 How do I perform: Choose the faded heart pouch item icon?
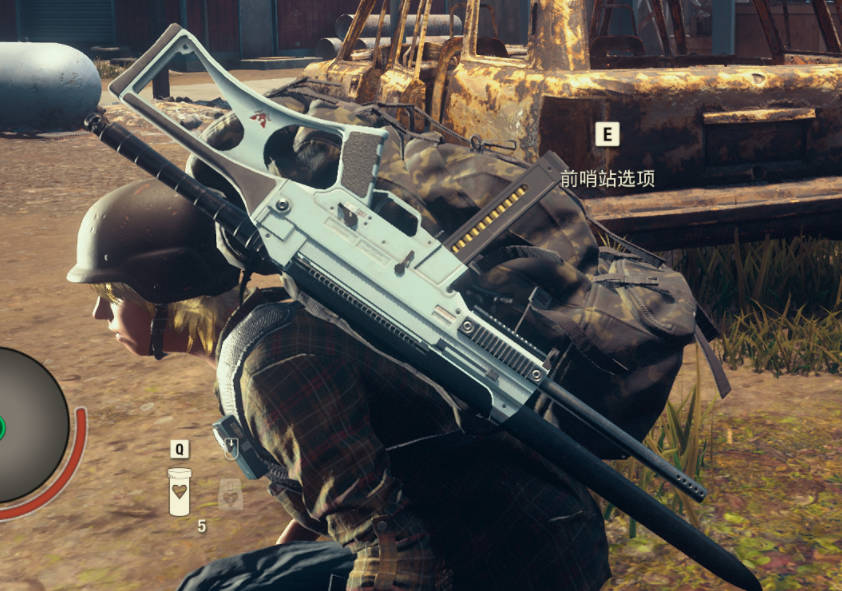coord(230,492)
